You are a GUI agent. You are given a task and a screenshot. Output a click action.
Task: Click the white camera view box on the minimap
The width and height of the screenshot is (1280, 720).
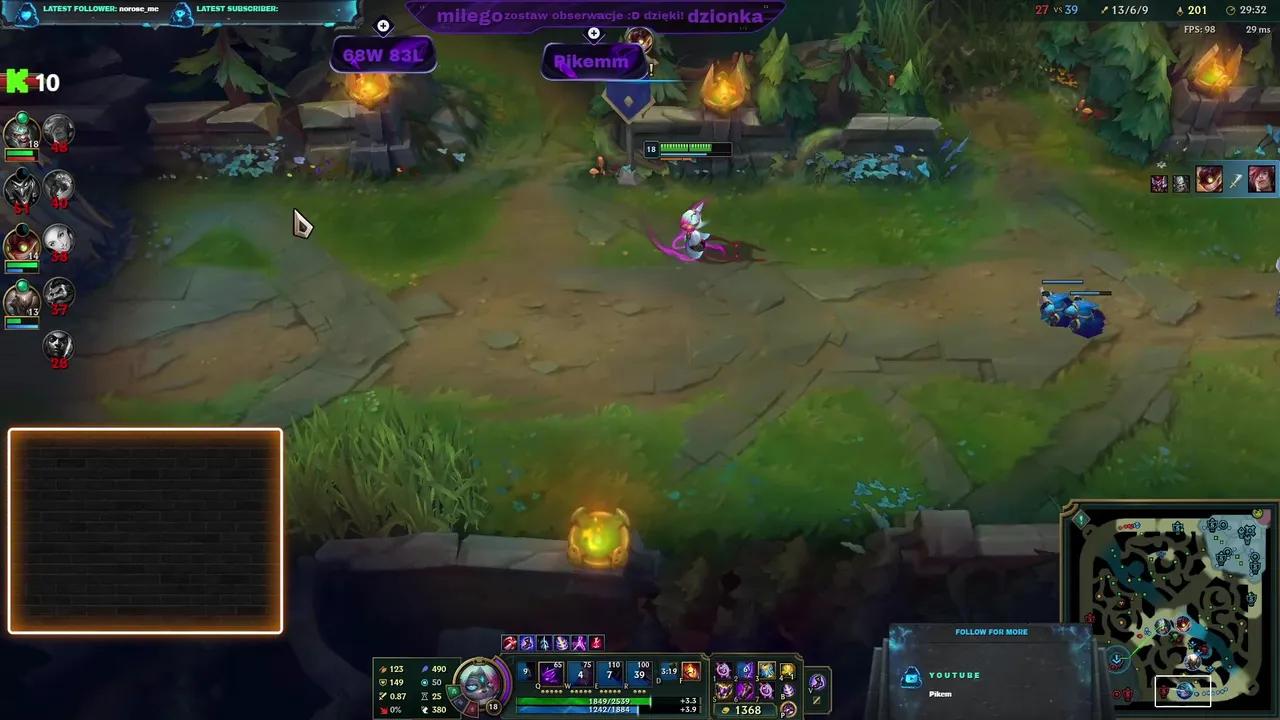point(1184,690)
